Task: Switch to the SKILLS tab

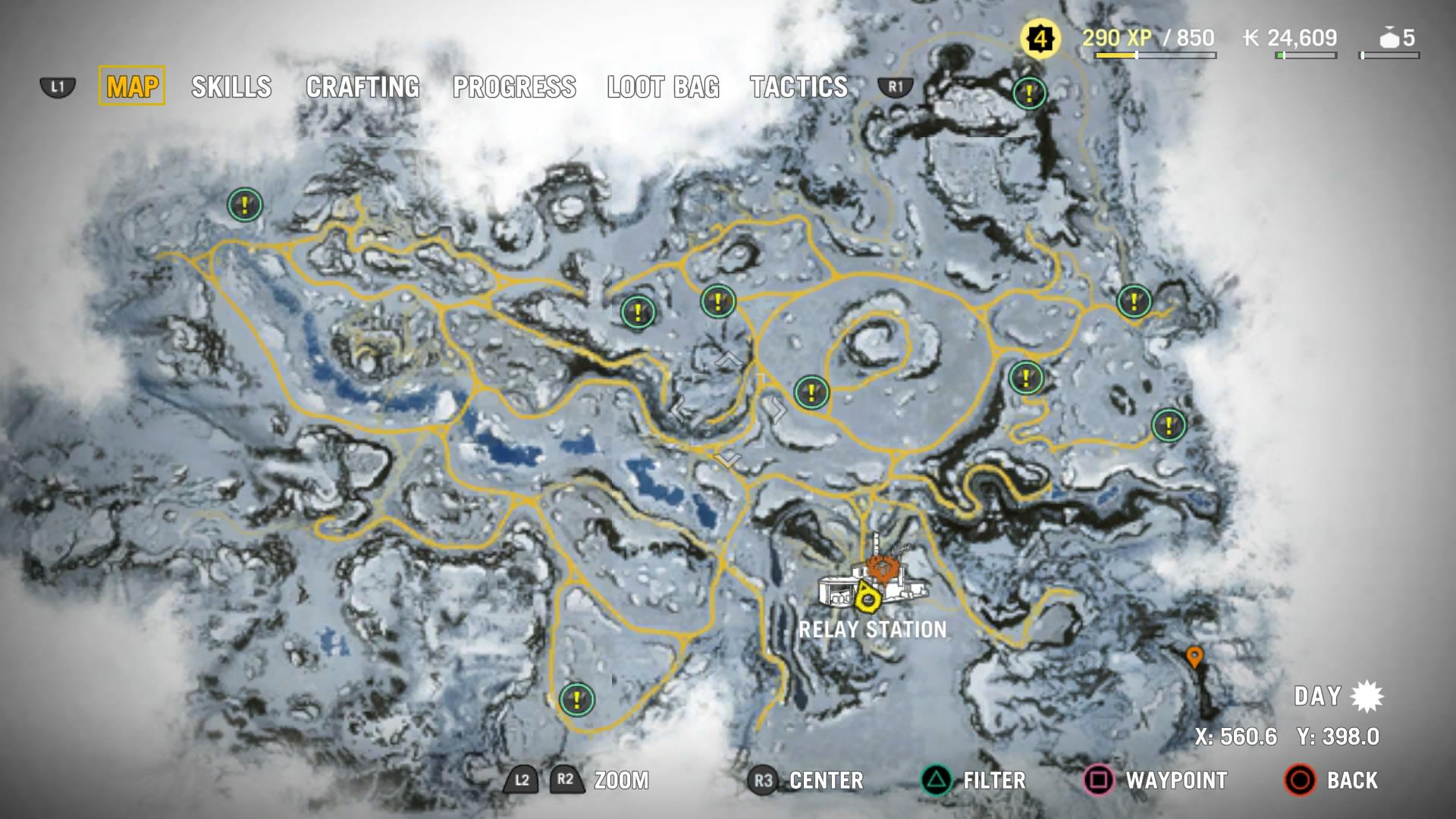Action: (232, 87)
